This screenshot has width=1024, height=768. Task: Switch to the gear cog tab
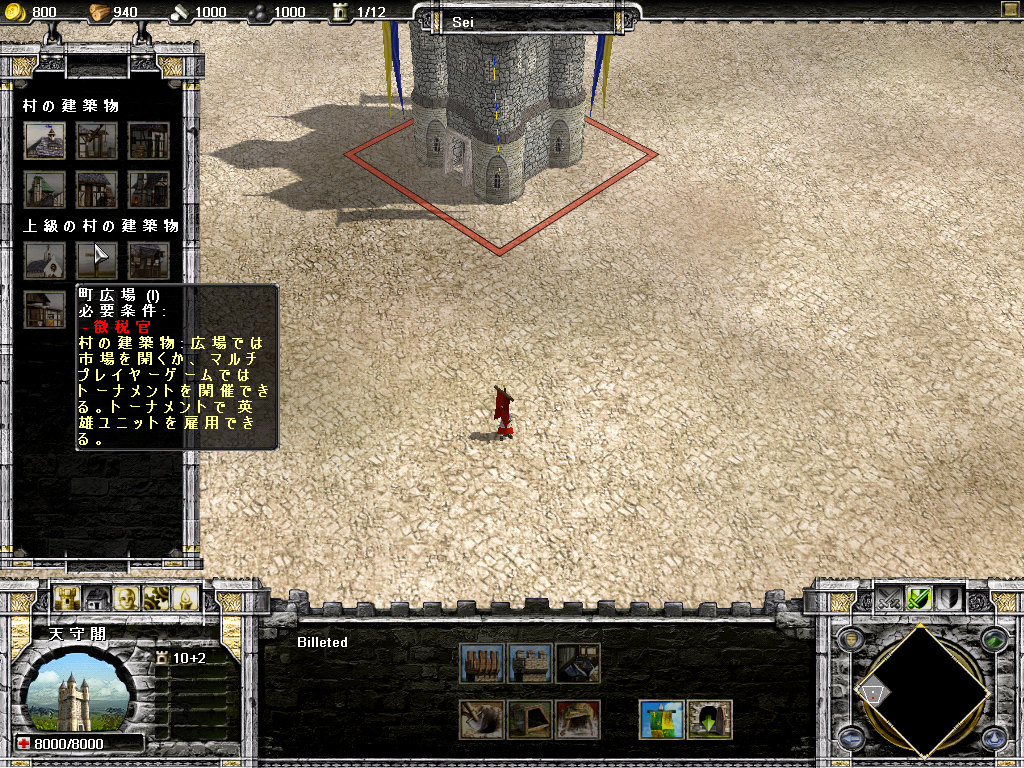(x=154, y=598)
